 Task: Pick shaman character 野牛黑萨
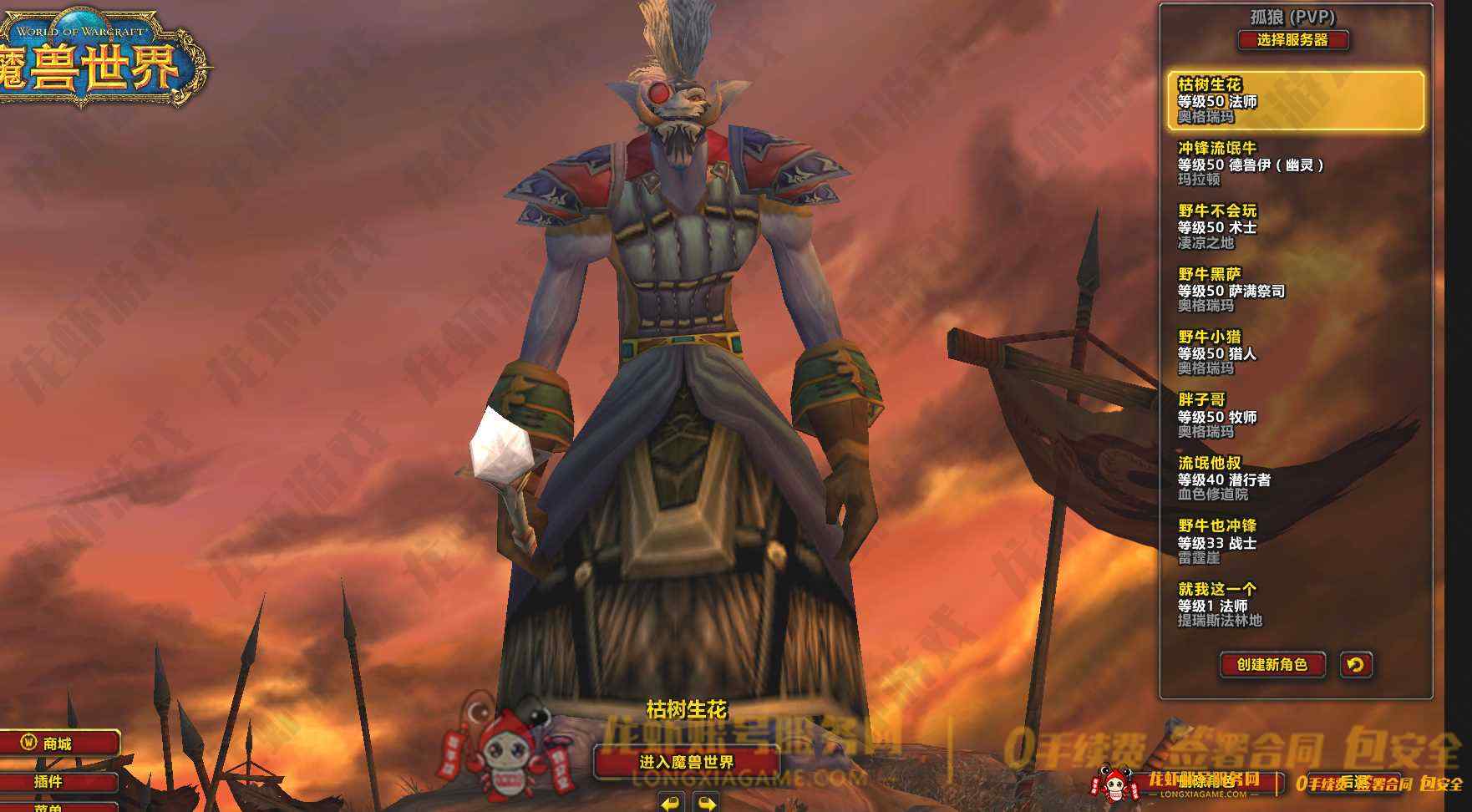point(1295,290)
